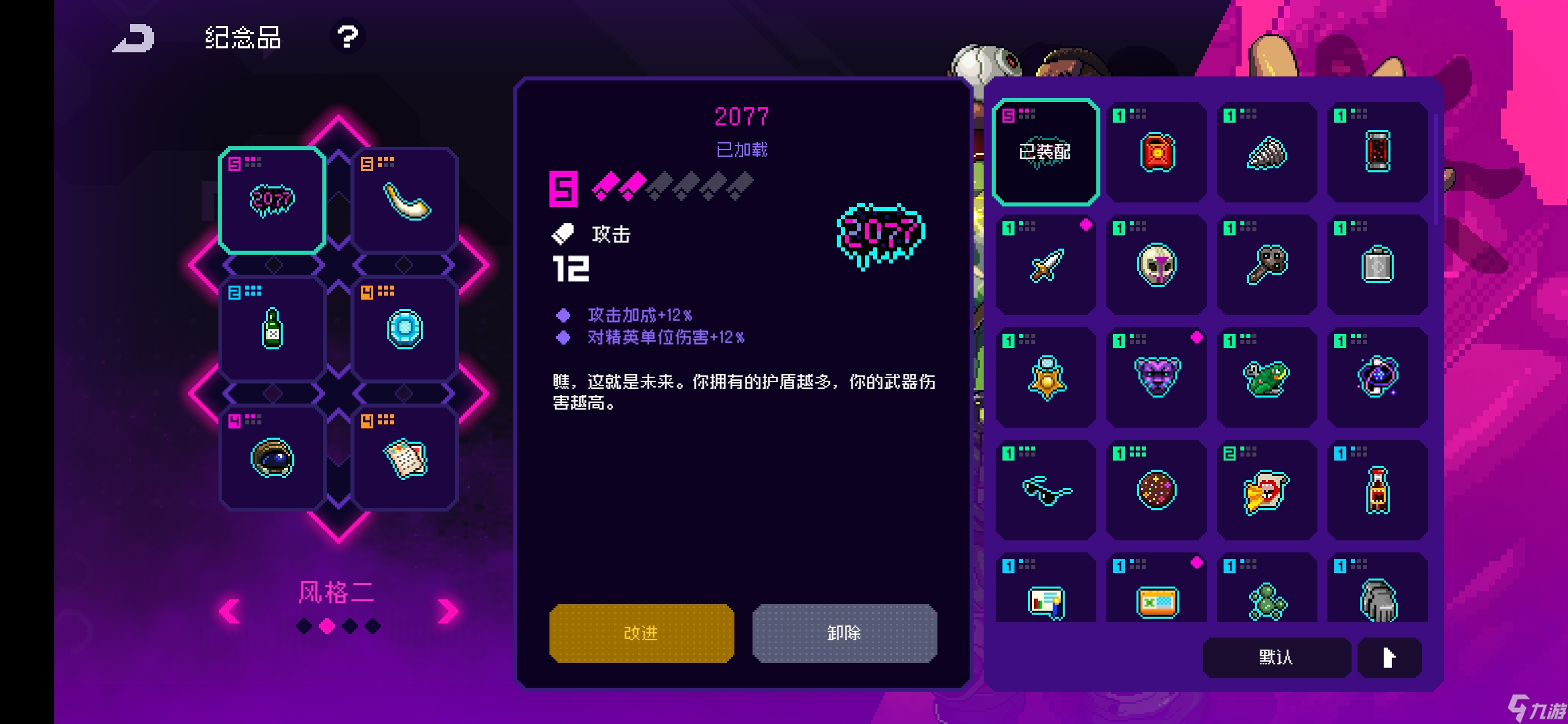This screenshot has height=724, width=1568.
Task: Select the dagger souvenir in the inventory
Action: (x=1044, y=265)
